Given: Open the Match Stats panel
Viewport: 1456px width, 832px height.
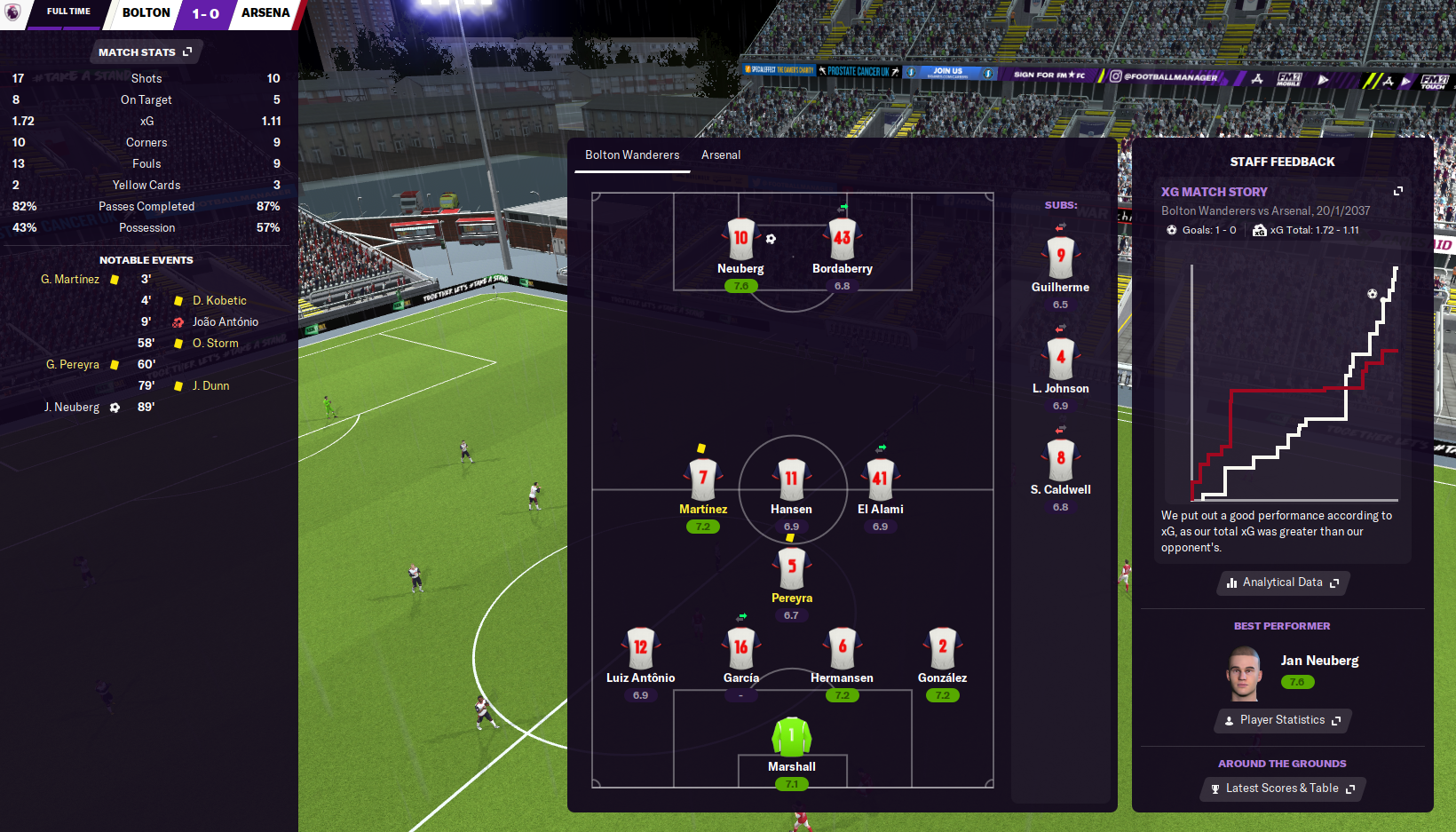Looking at the screenshot, I should [145, 52].
